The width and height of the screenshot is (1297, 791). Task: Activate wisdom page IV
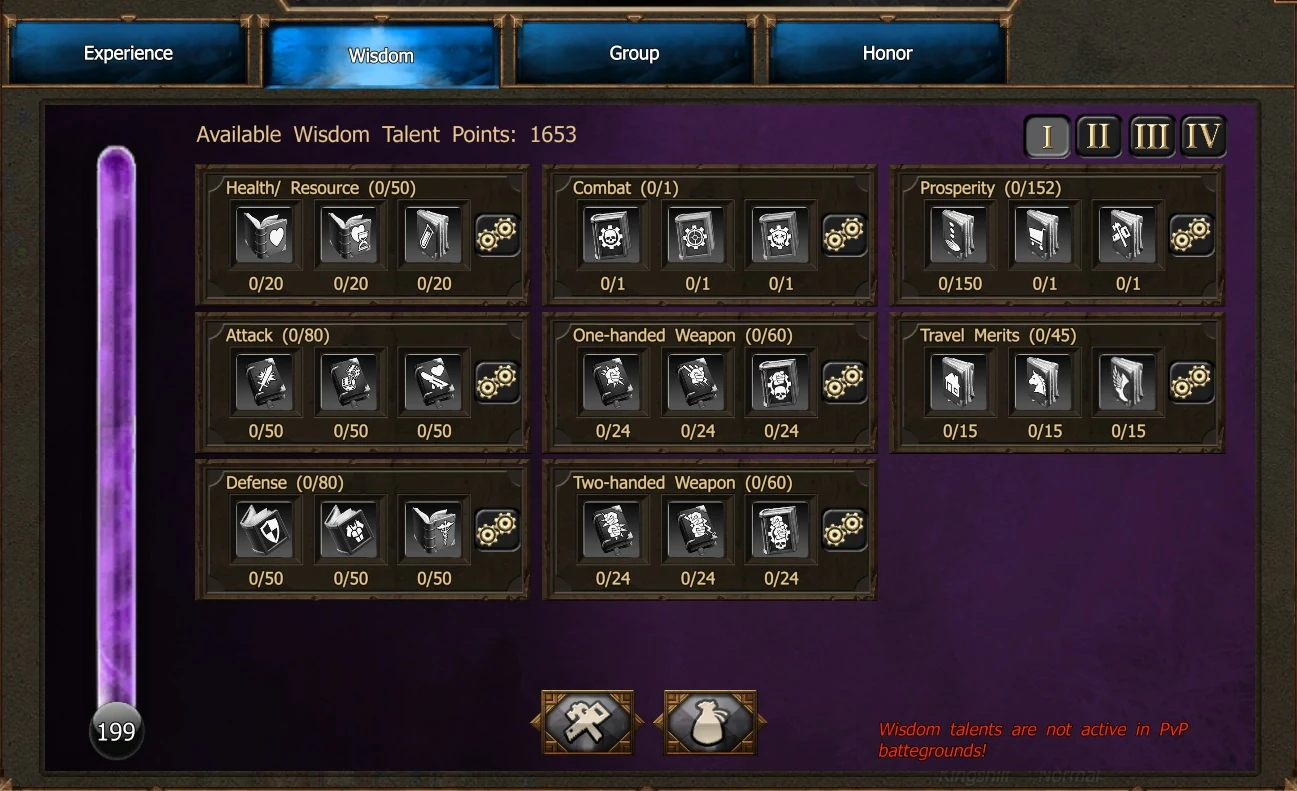pyautogui.click(x=1204, y=137)
